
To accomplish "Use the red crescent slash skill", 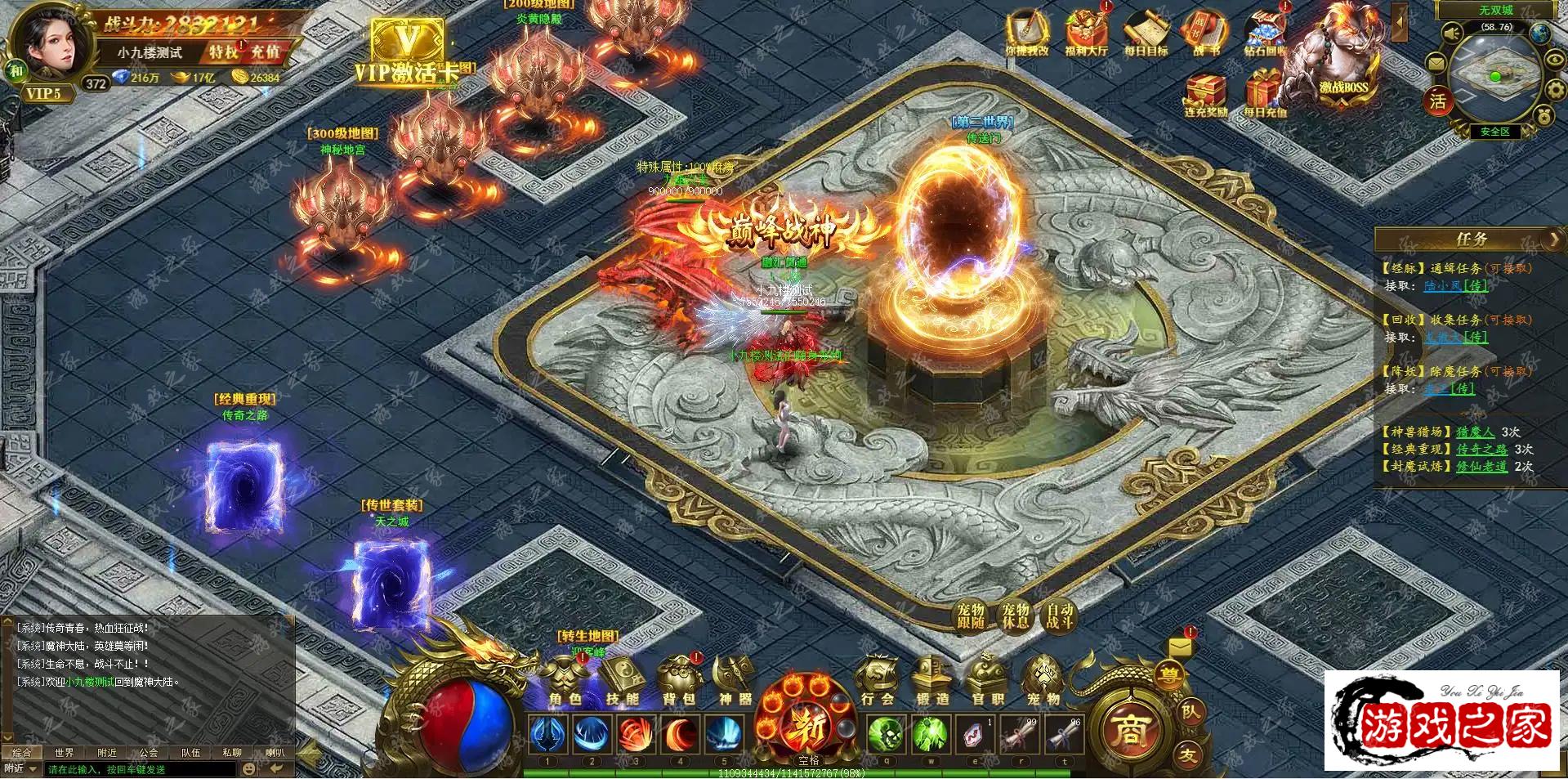I will click(680, 735).
